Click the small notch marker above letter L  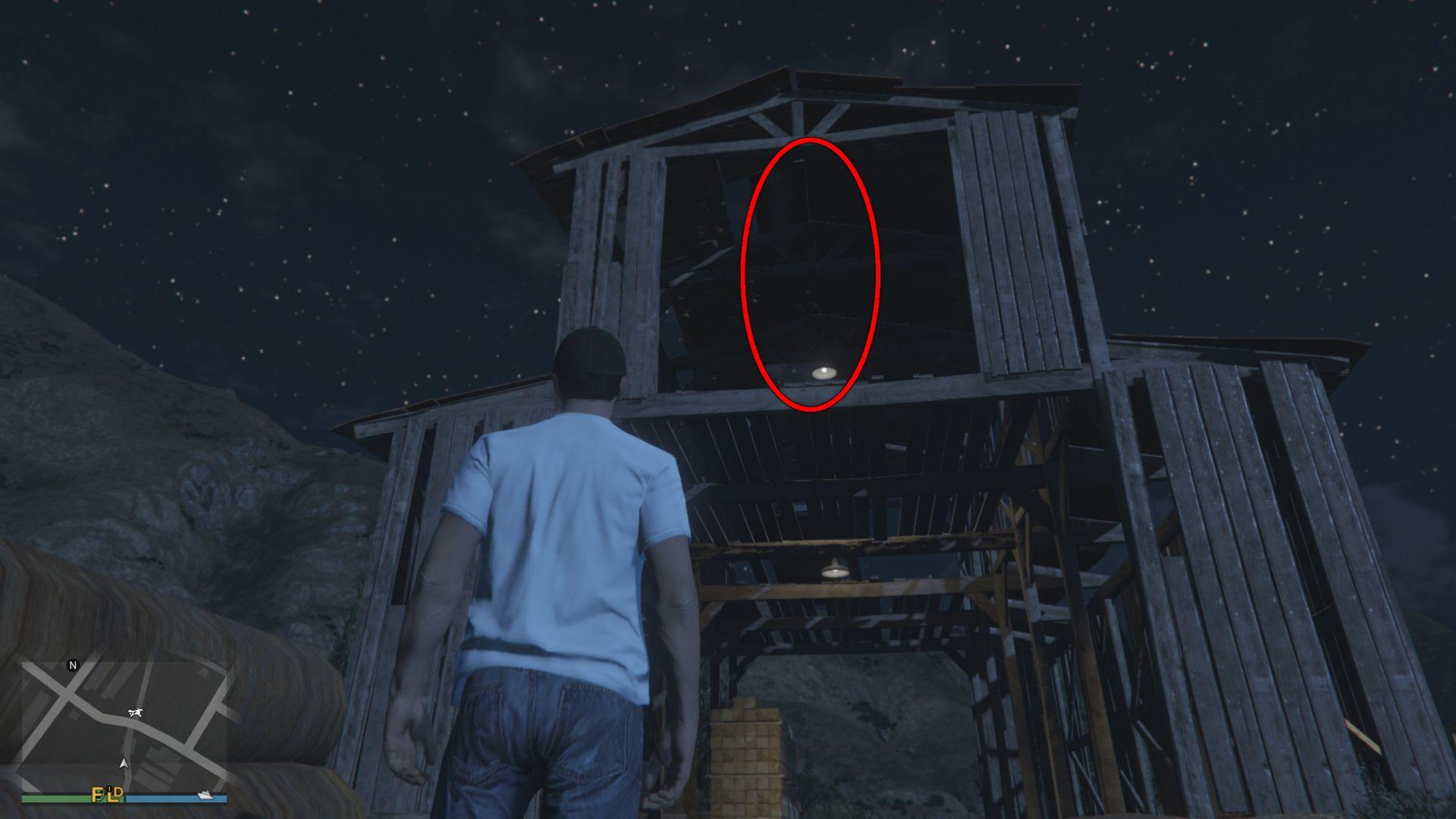coord(109,788)
